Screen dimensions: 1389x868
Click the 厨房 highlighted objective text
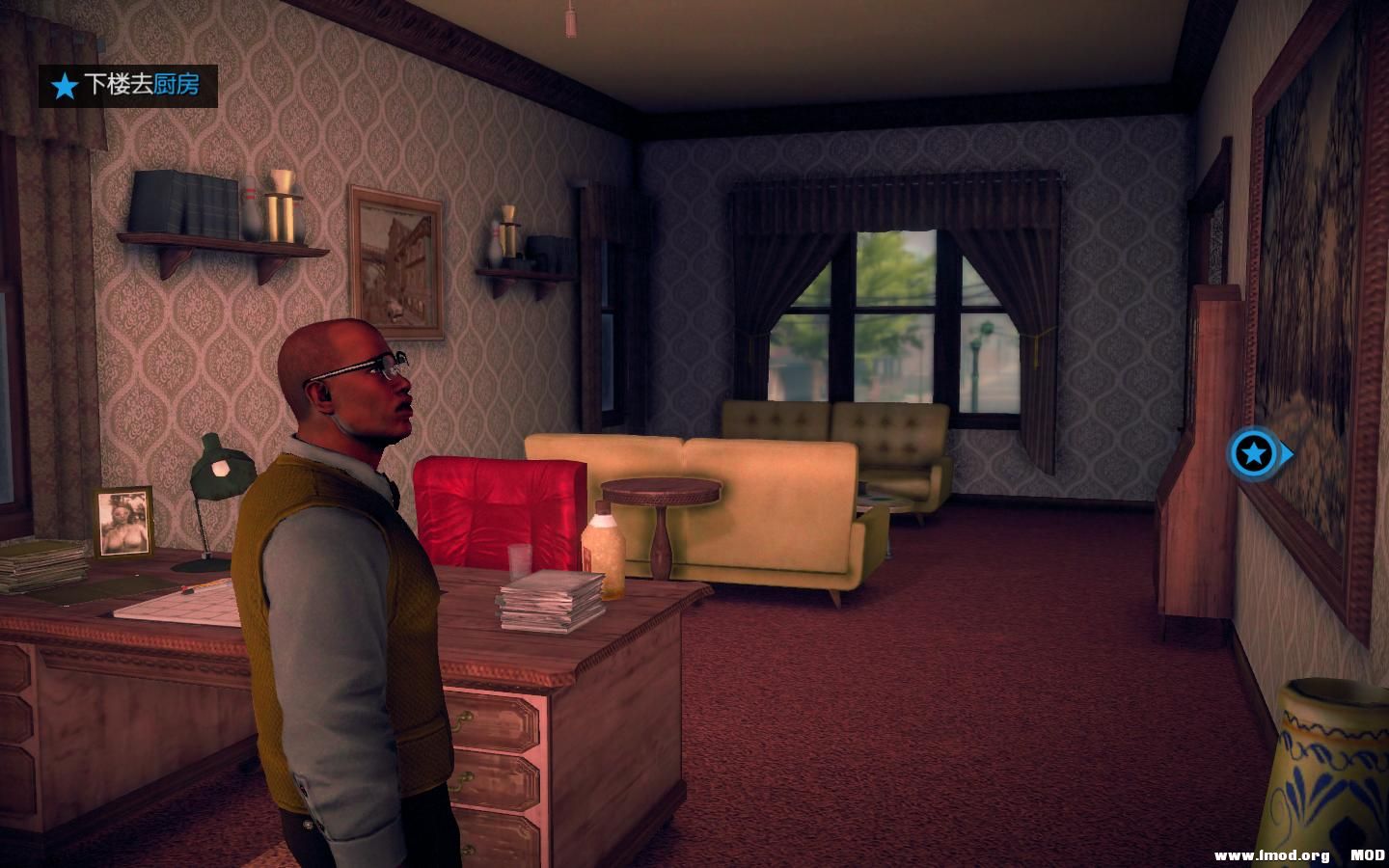tap(177, 85)
